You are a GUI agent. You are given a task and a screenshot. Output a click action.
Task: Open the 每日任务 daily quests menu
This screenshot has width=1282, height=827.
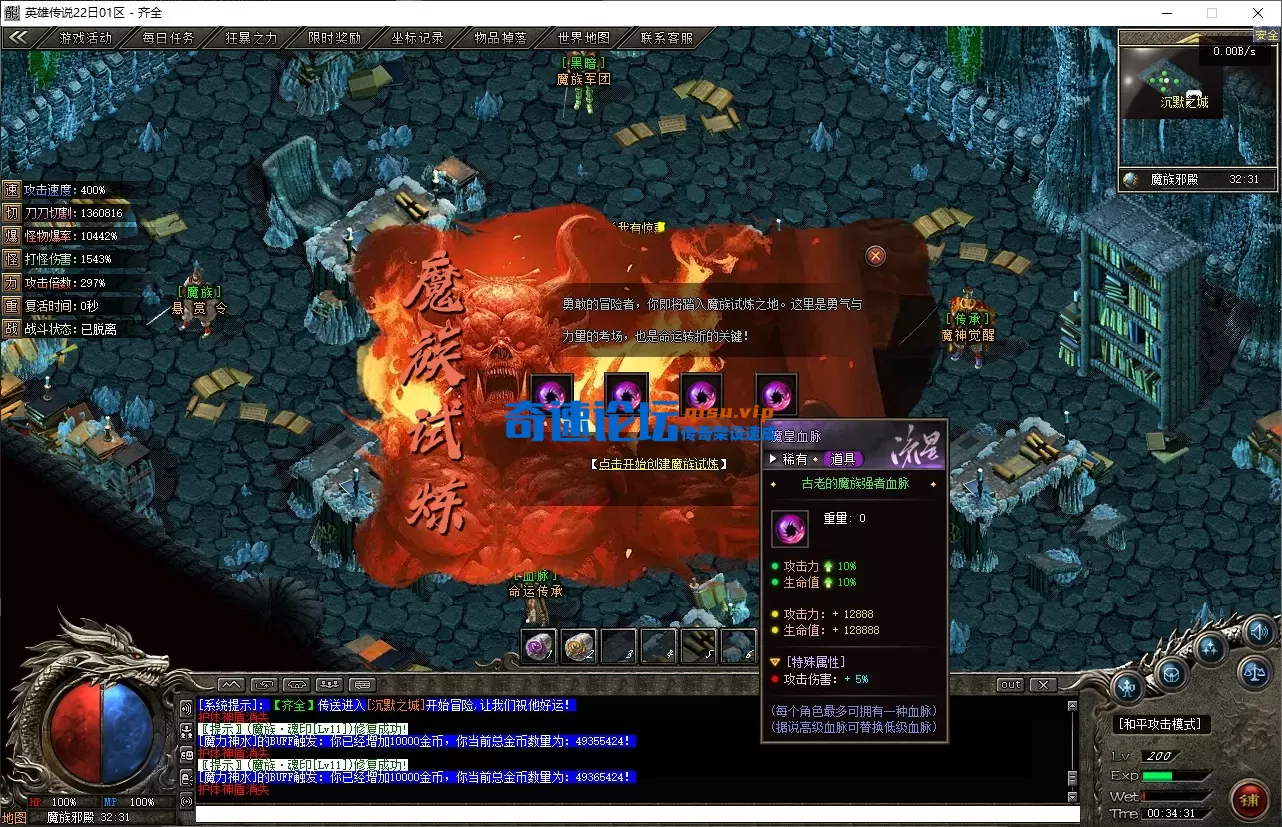pyautogui.click(x=168, y=38)
